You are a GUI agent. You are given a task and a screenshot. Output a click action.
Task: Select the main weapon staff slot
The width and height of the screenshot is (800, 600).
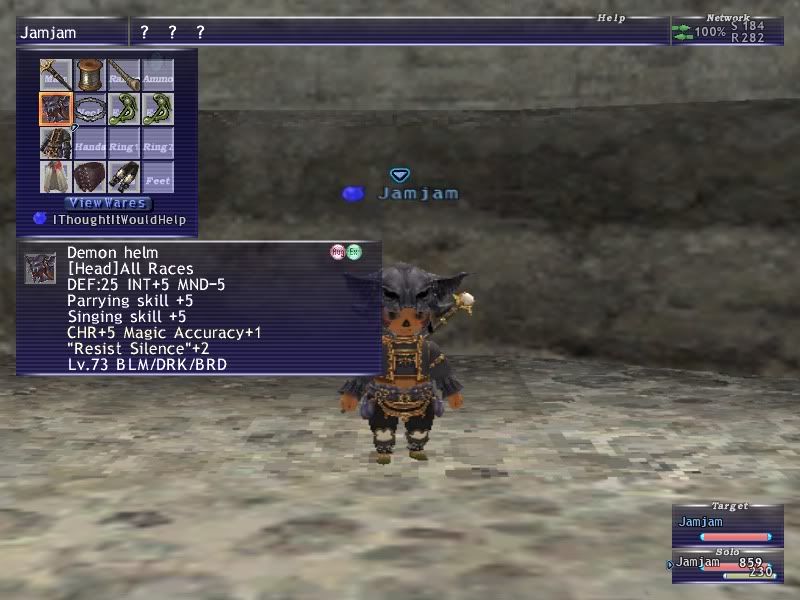56,75
